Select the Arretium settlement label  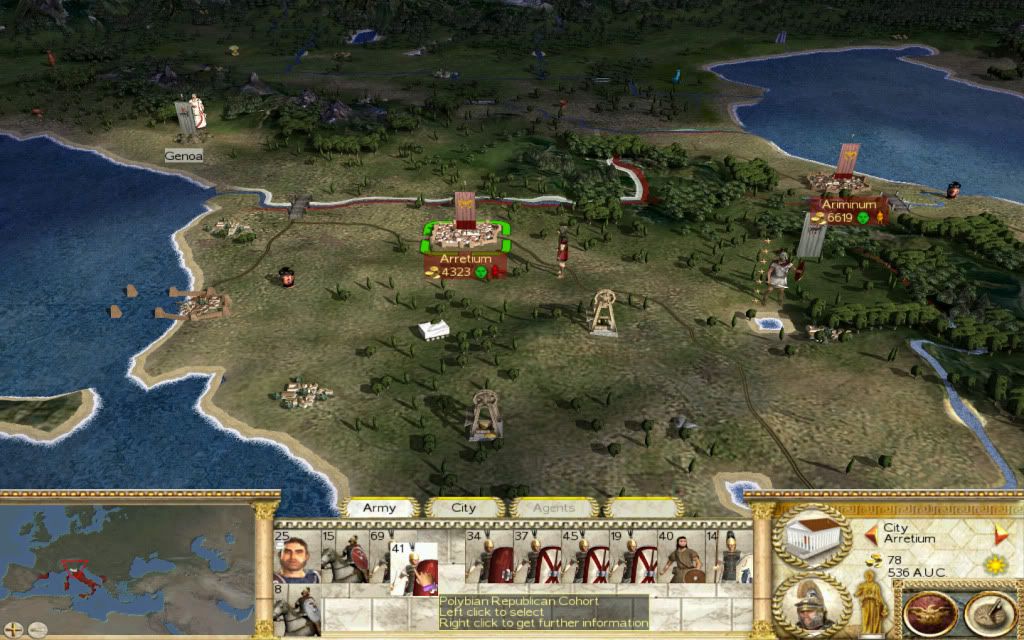pos(465,258)
